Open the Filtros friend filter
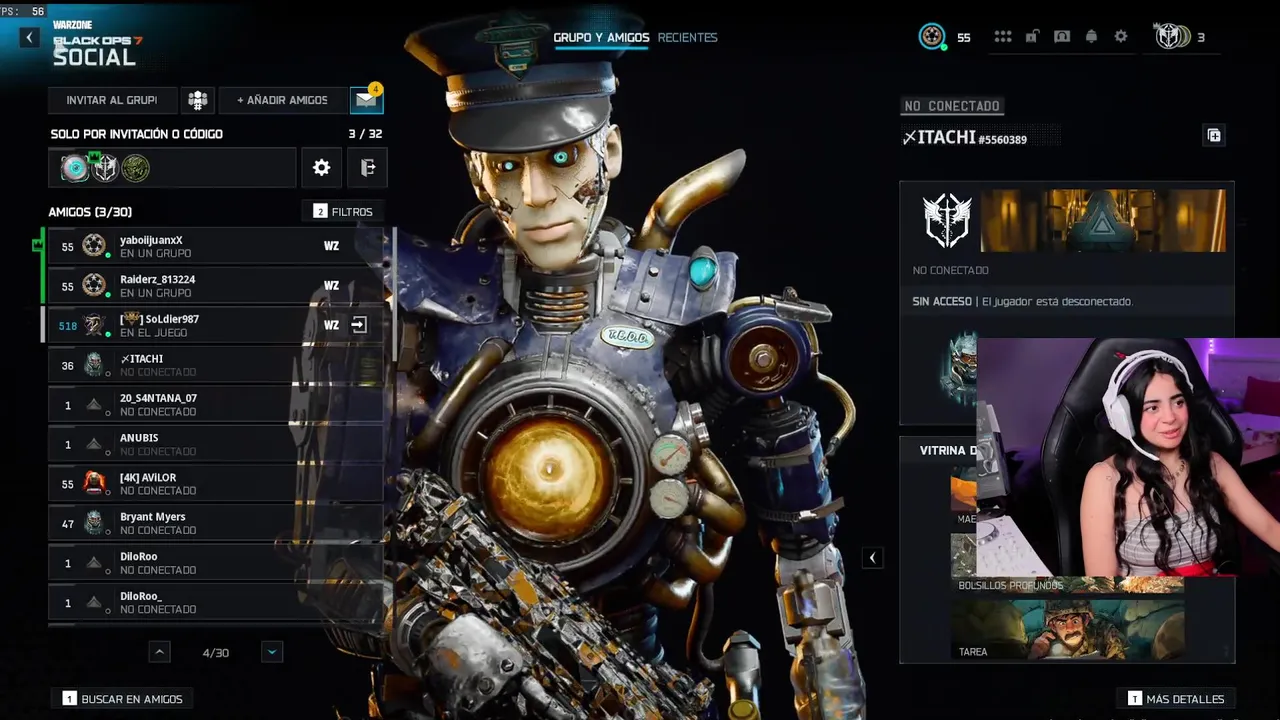This screenshot has height=720, width=1280. point(343,212)
